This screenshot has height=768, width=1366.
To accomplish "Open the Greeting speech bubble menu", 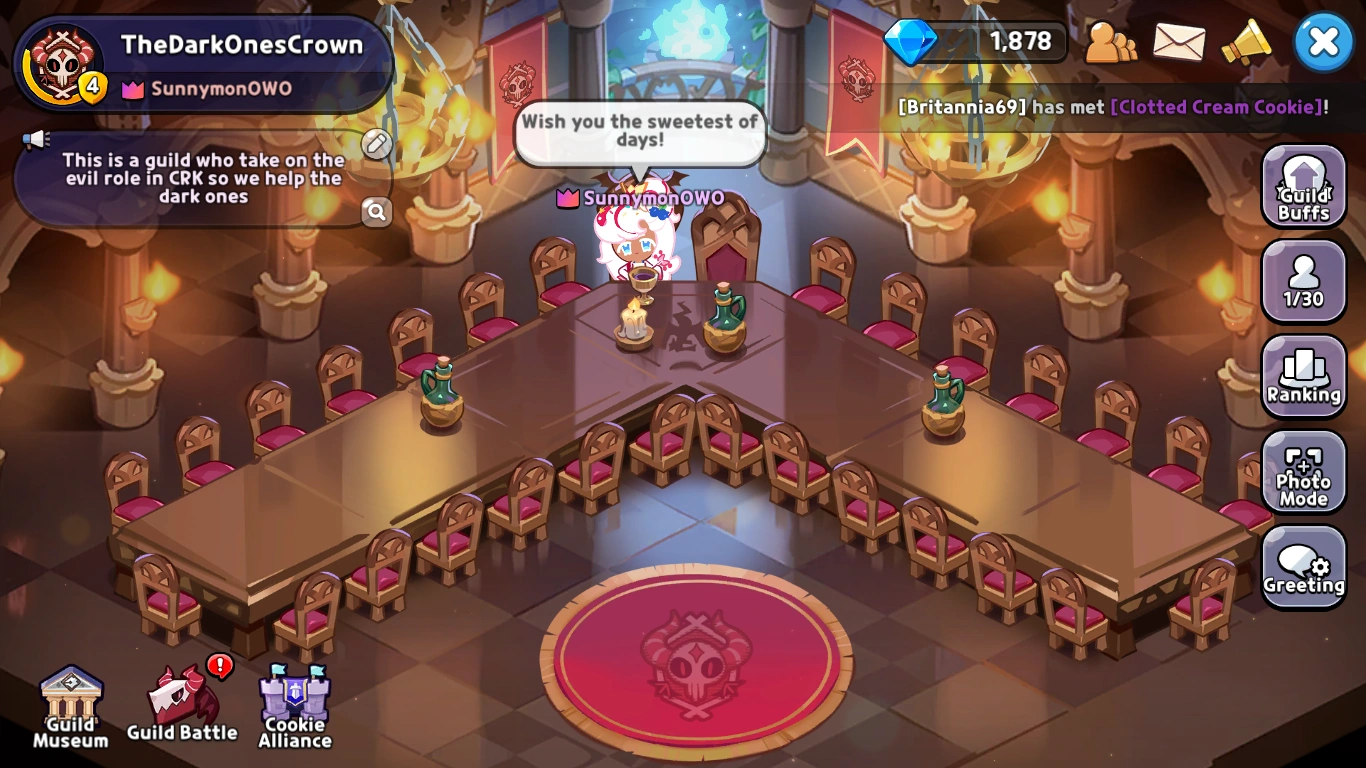I will 1303,568.
